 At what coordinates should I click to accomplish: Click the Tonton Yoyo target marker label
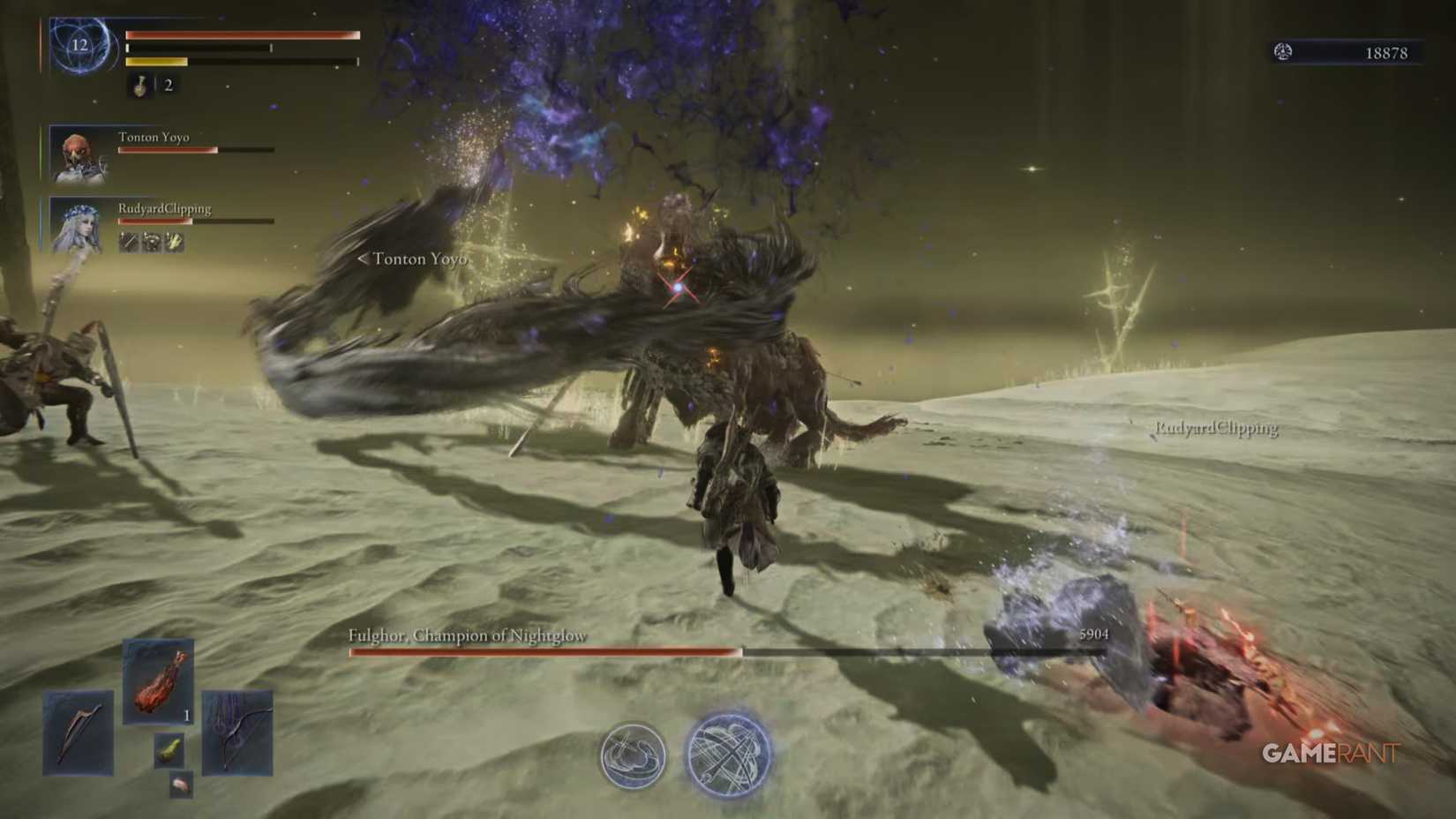point(413,259)
